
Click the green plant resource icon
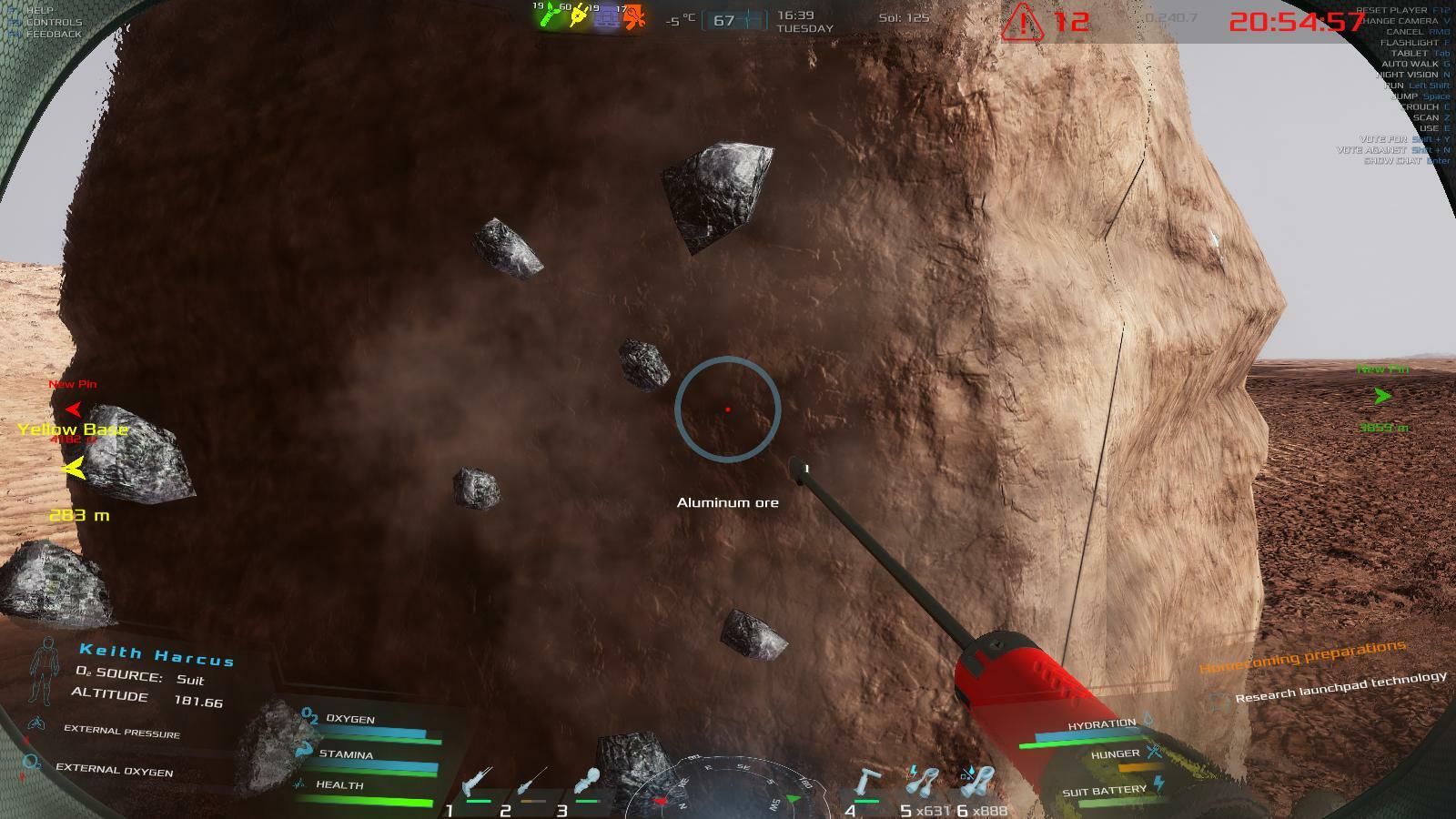[550, 15]
